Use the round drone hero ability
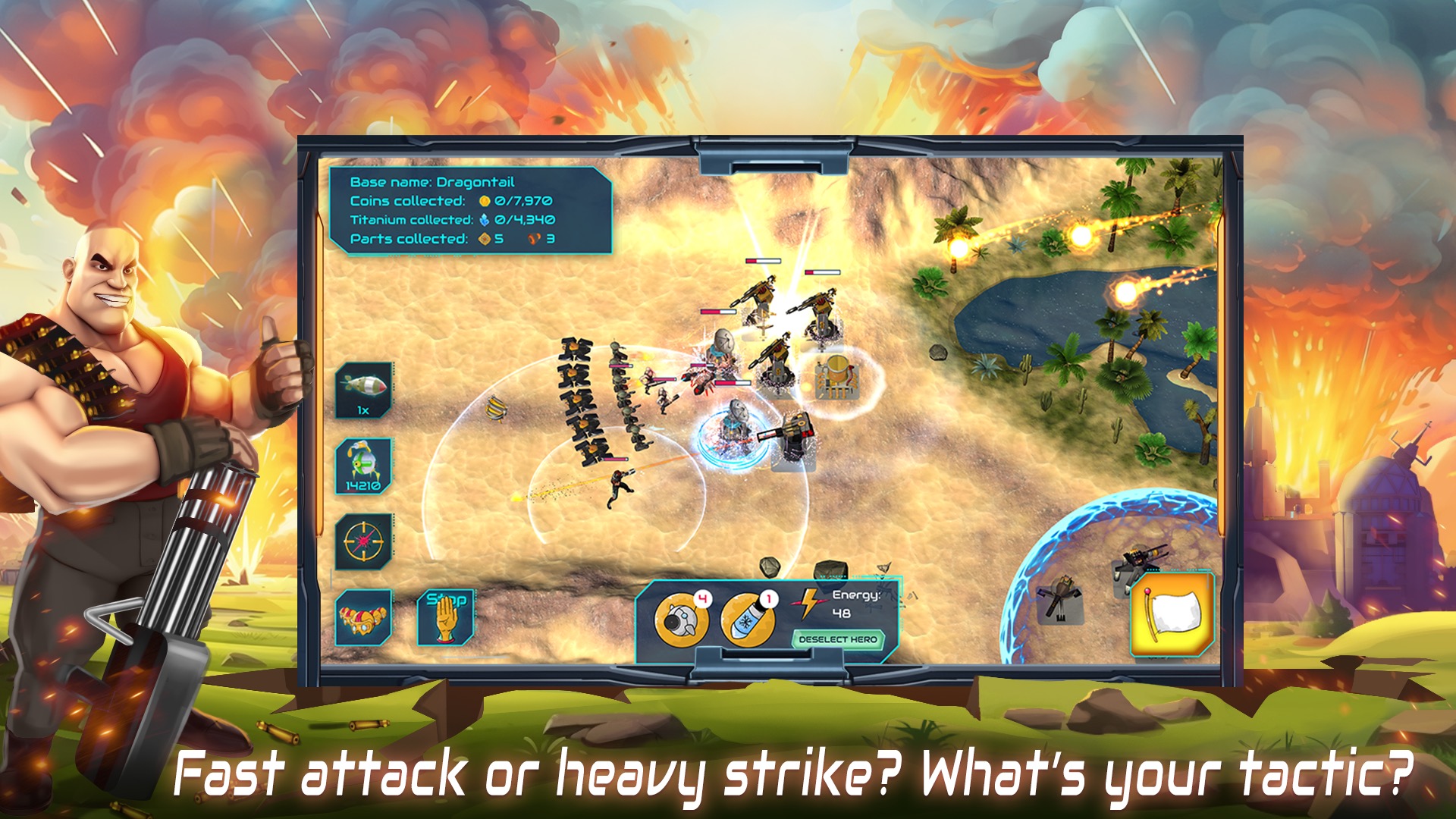Image resolution: width=1456 pixels, height=819 pixels. click(680, 620)
